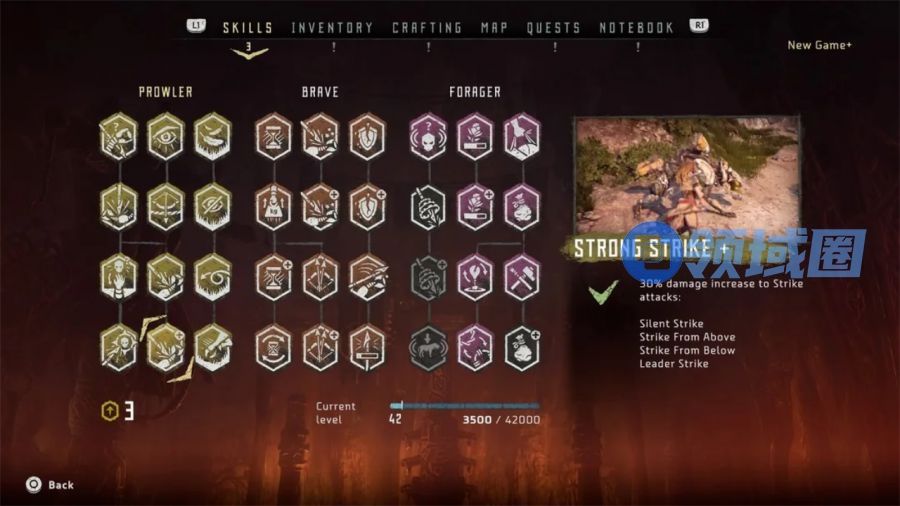Open the Notebook tab
Image resolution: width=900 pixels, height=506 pixels.
[x=637, y=28]
